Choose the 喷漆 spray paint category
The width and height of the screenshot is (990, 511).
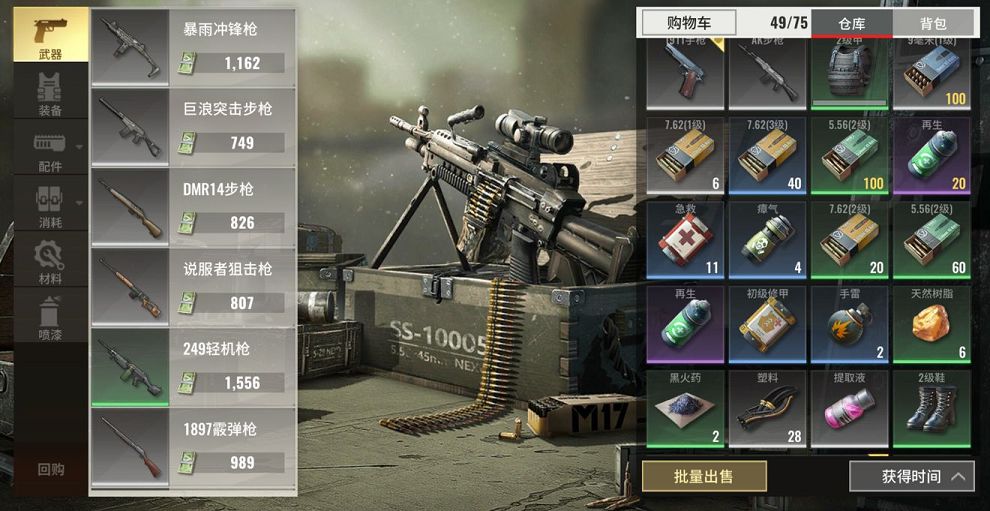coord(49,319)
